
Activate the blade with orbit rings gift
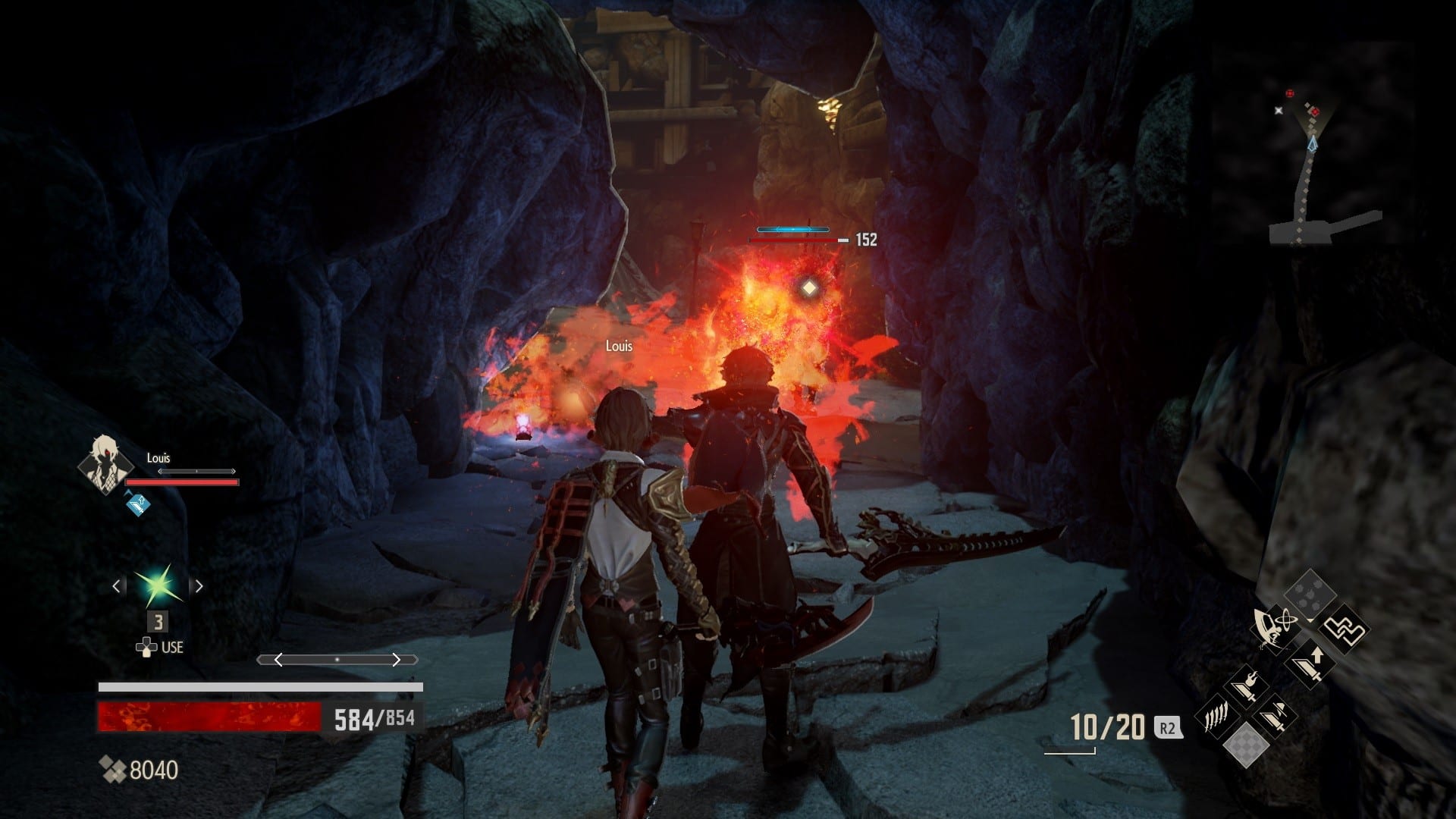click(1273, 629)
